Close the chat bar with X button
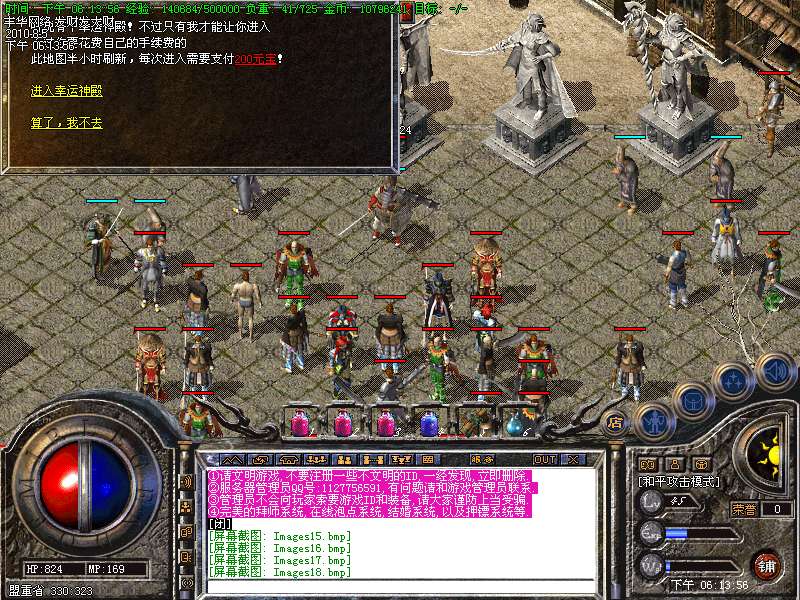The width and height of the screenshot is (800, 600). 573,459
